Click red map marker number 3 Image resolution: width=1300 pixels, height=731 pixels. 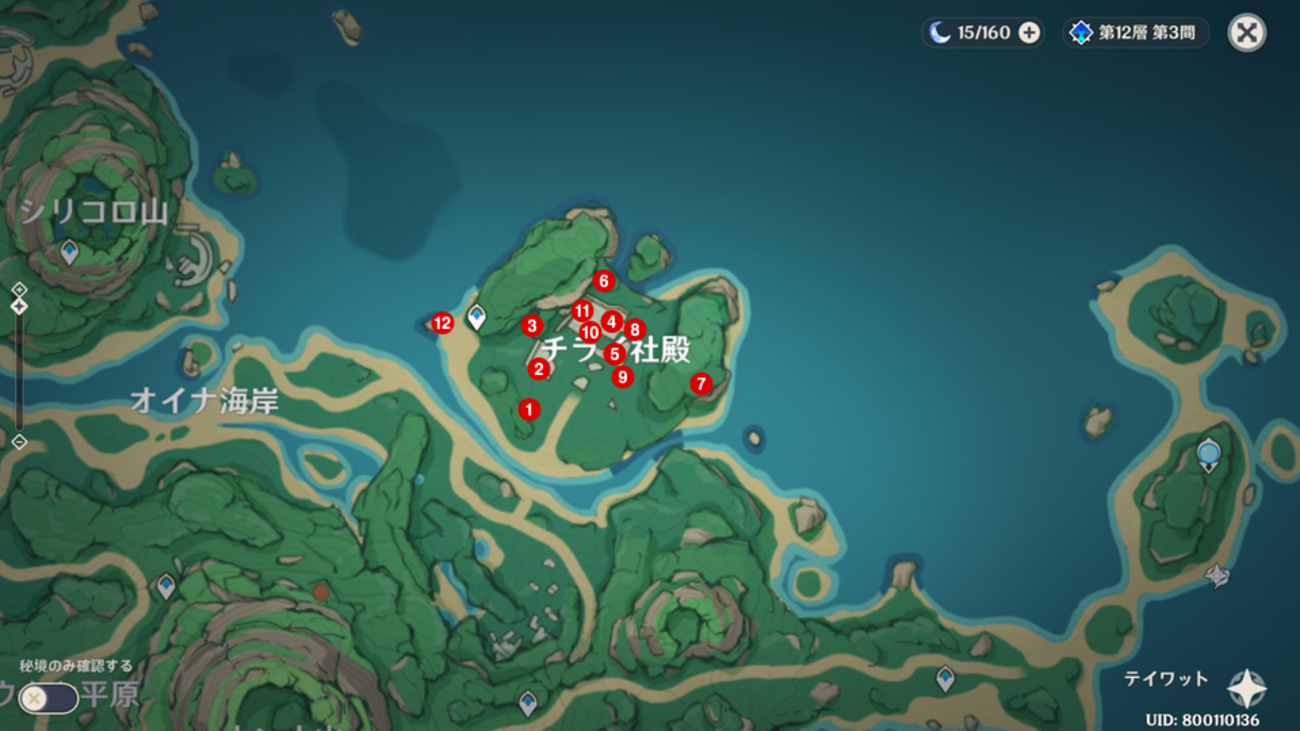pos(532,326)
